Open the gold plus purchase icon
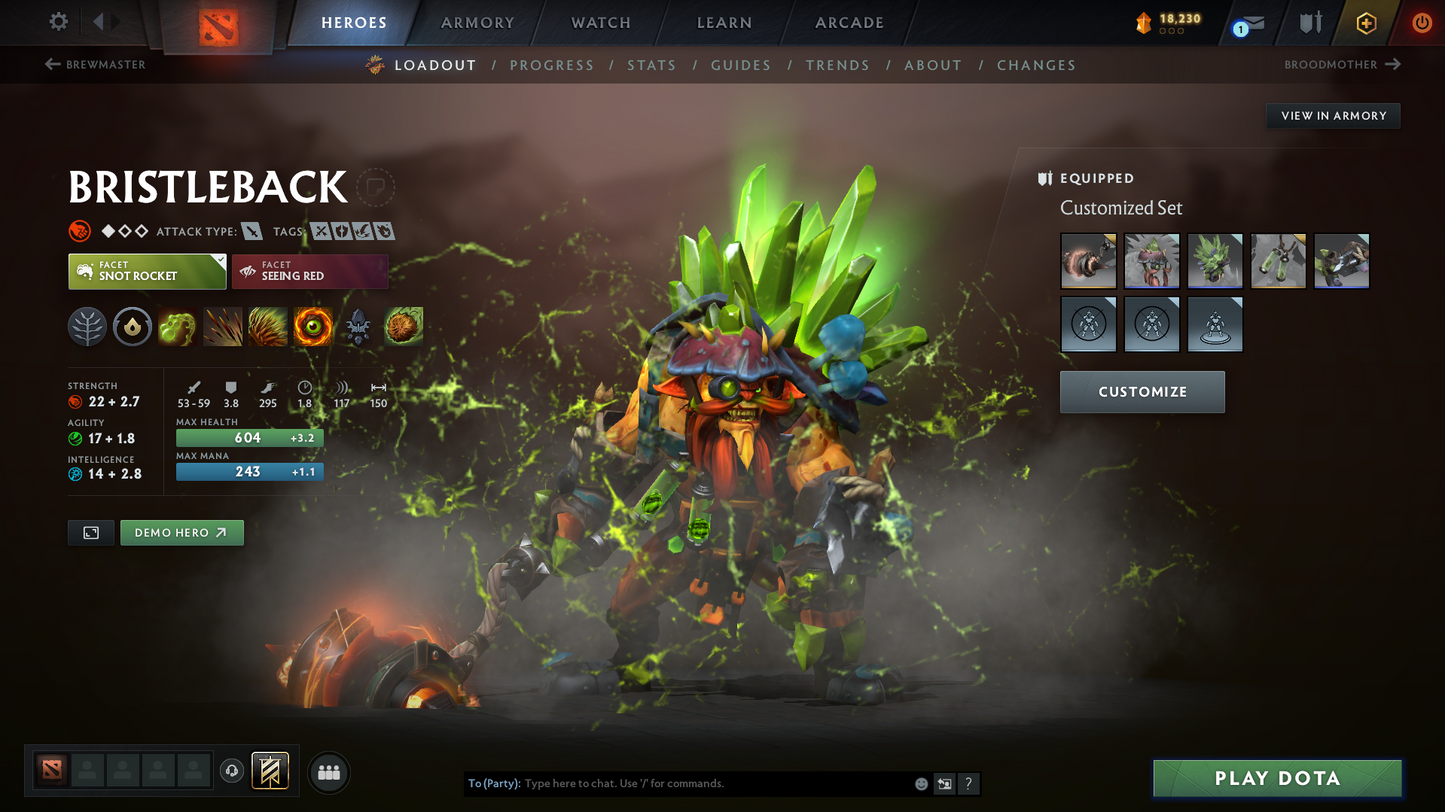 pos(1366,22)
